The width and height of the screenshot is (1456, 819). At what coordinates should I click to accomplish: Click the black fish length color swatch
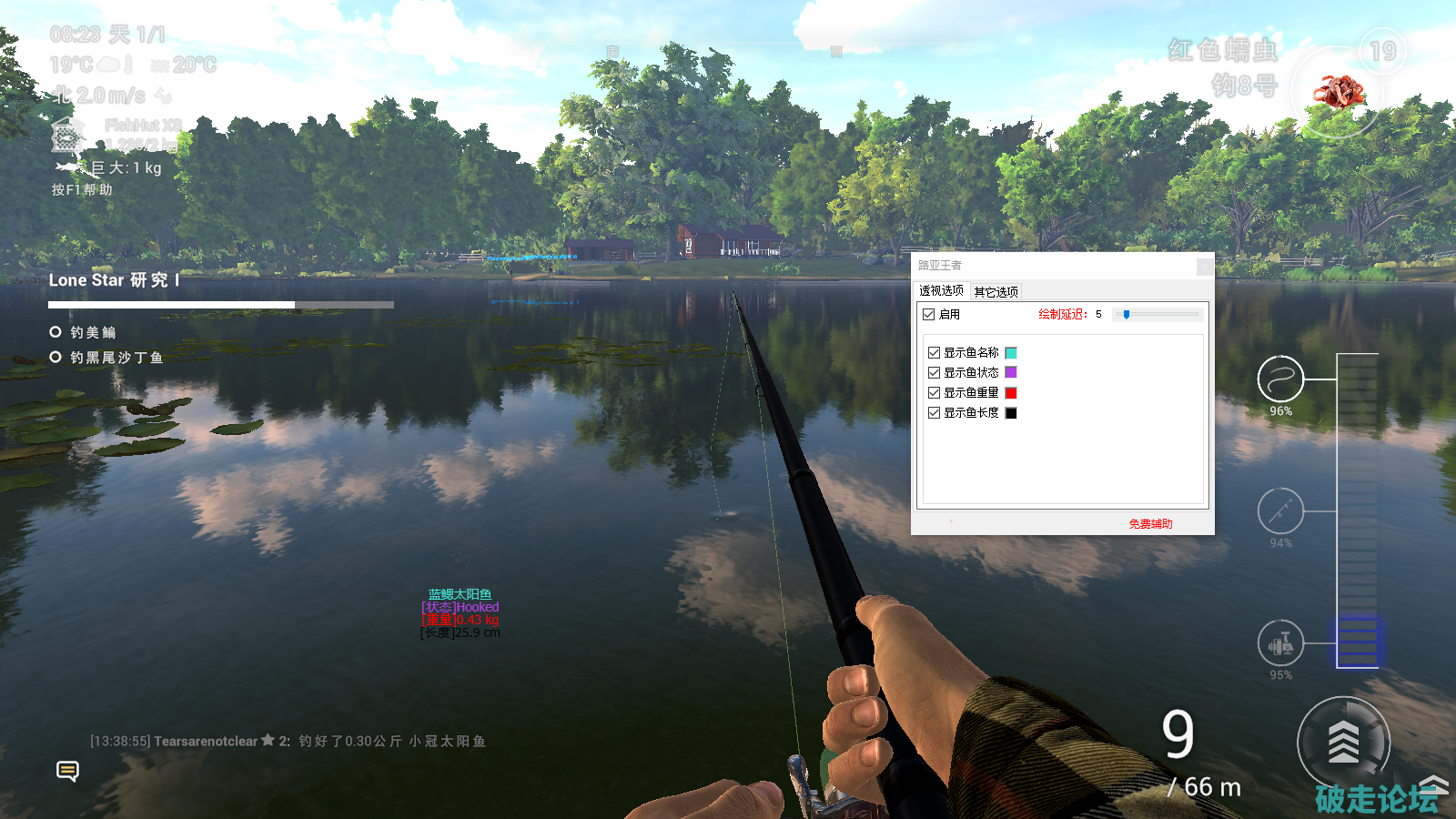1011,413
